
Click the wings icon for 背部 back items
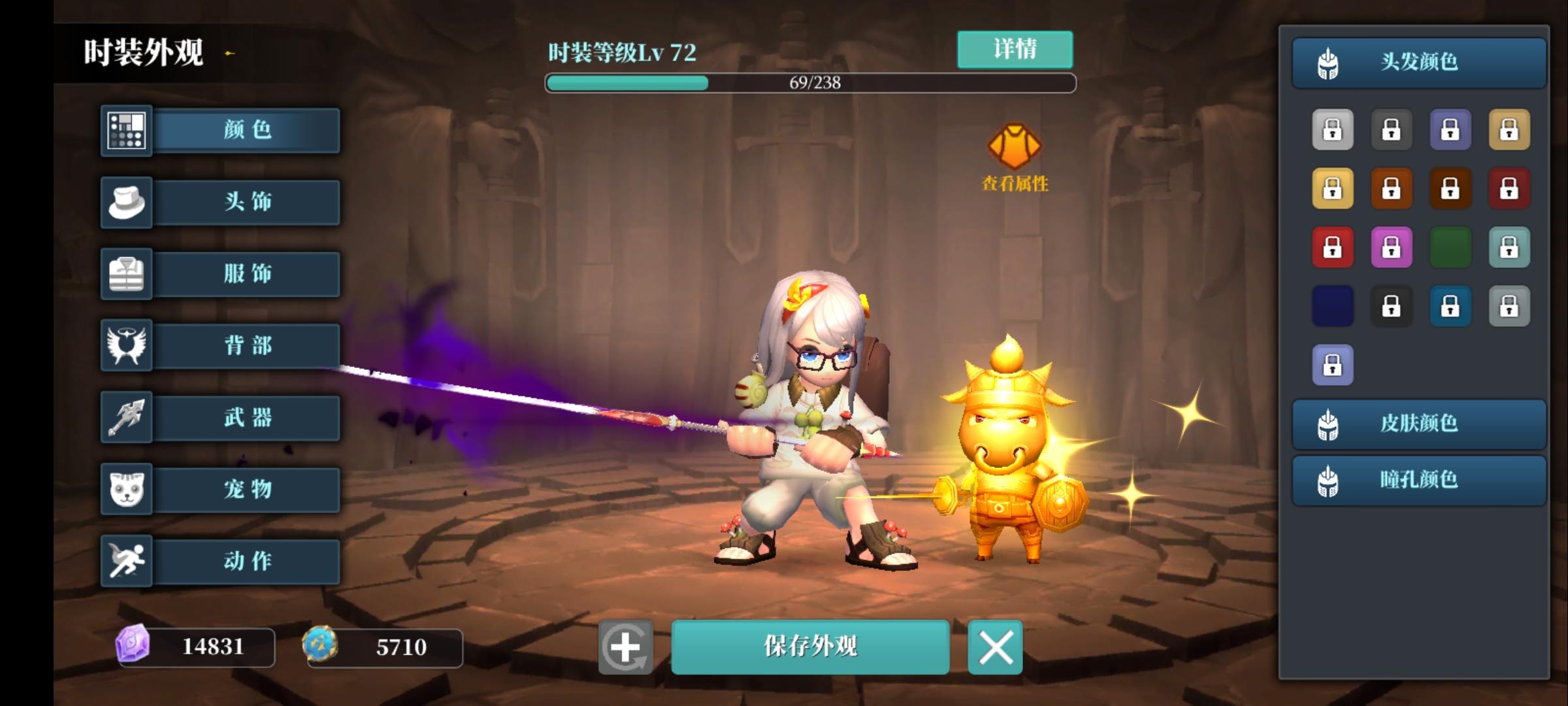point(126,346)
